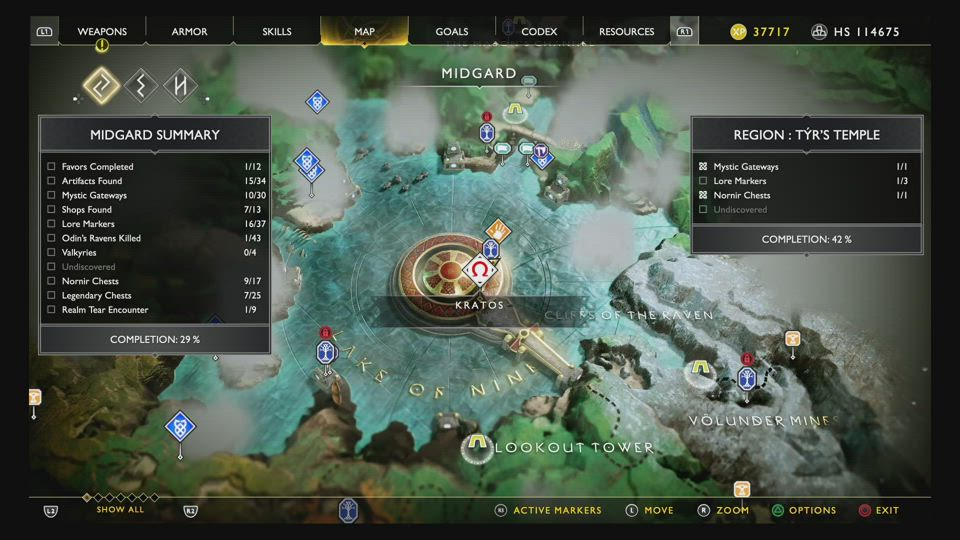The height and width of the screenshot is (540, 960).
Task: Show the Codex tab
Action: point(539,32)
